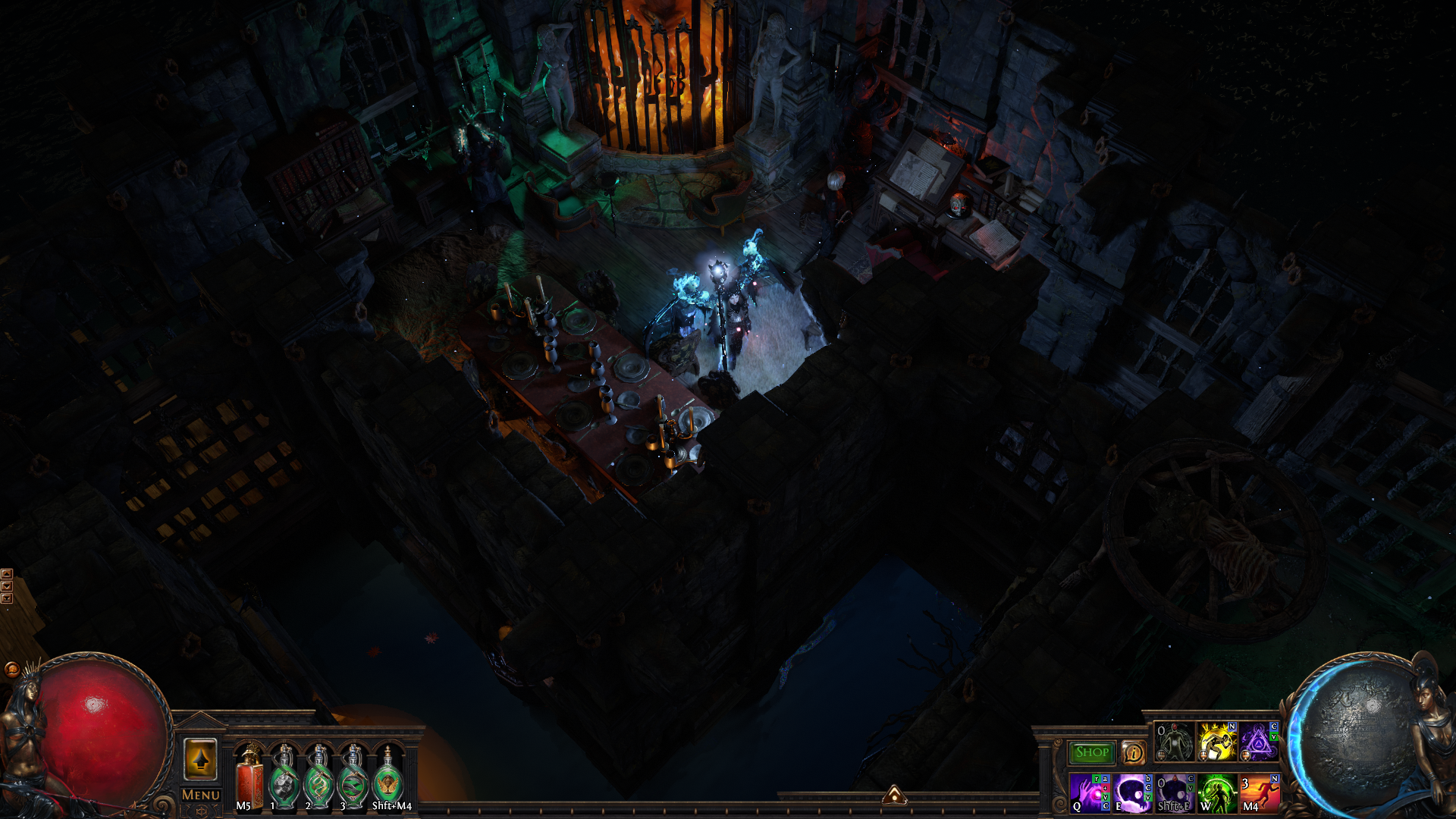Image resolution: width=1456 pixels, height=819 pixels.
Task: Click the golden up-arrow level-up button
Action: click(x=201, y=759)
